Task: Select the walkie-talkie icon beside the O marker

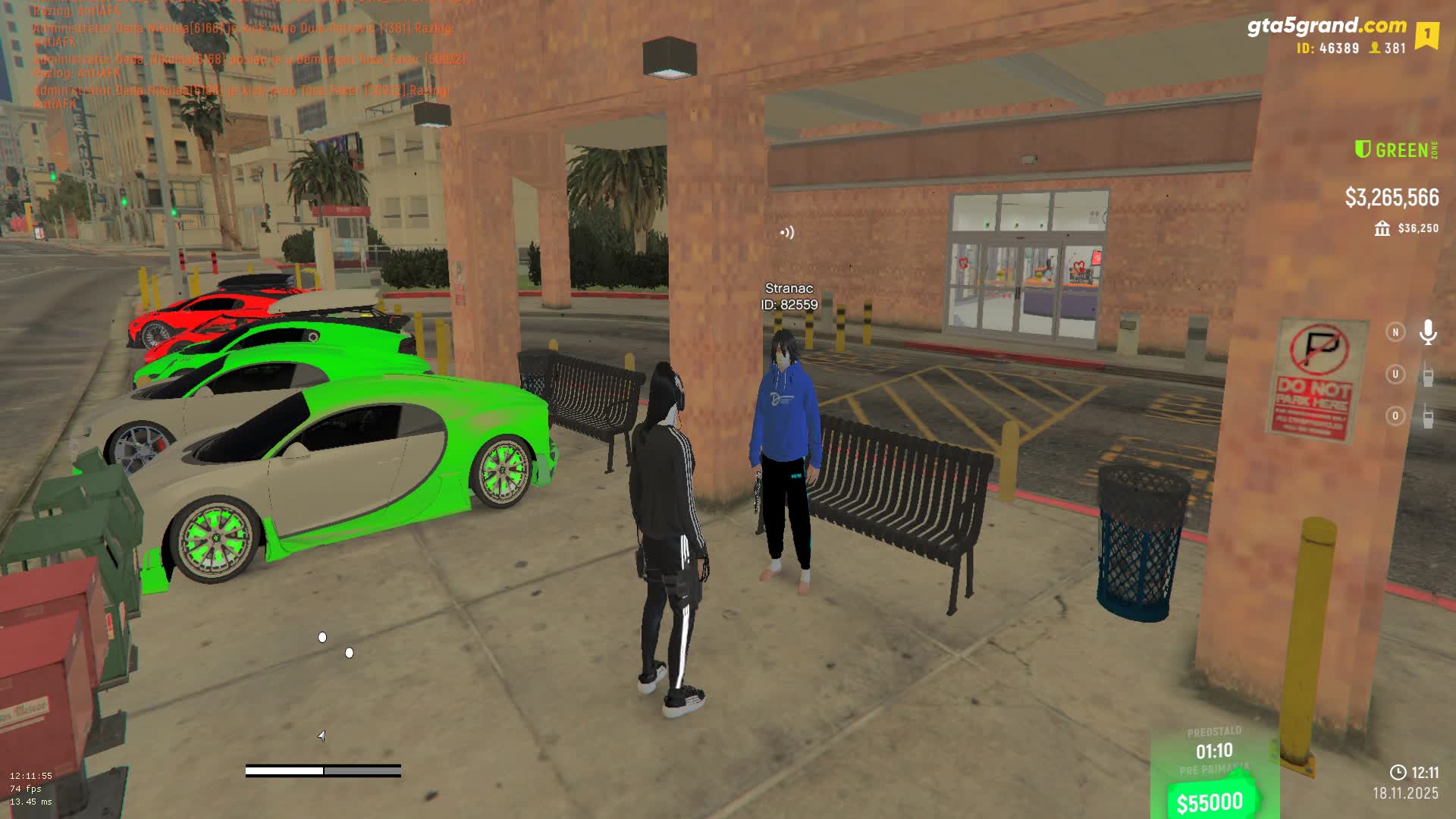Action: click(1428, 416)
